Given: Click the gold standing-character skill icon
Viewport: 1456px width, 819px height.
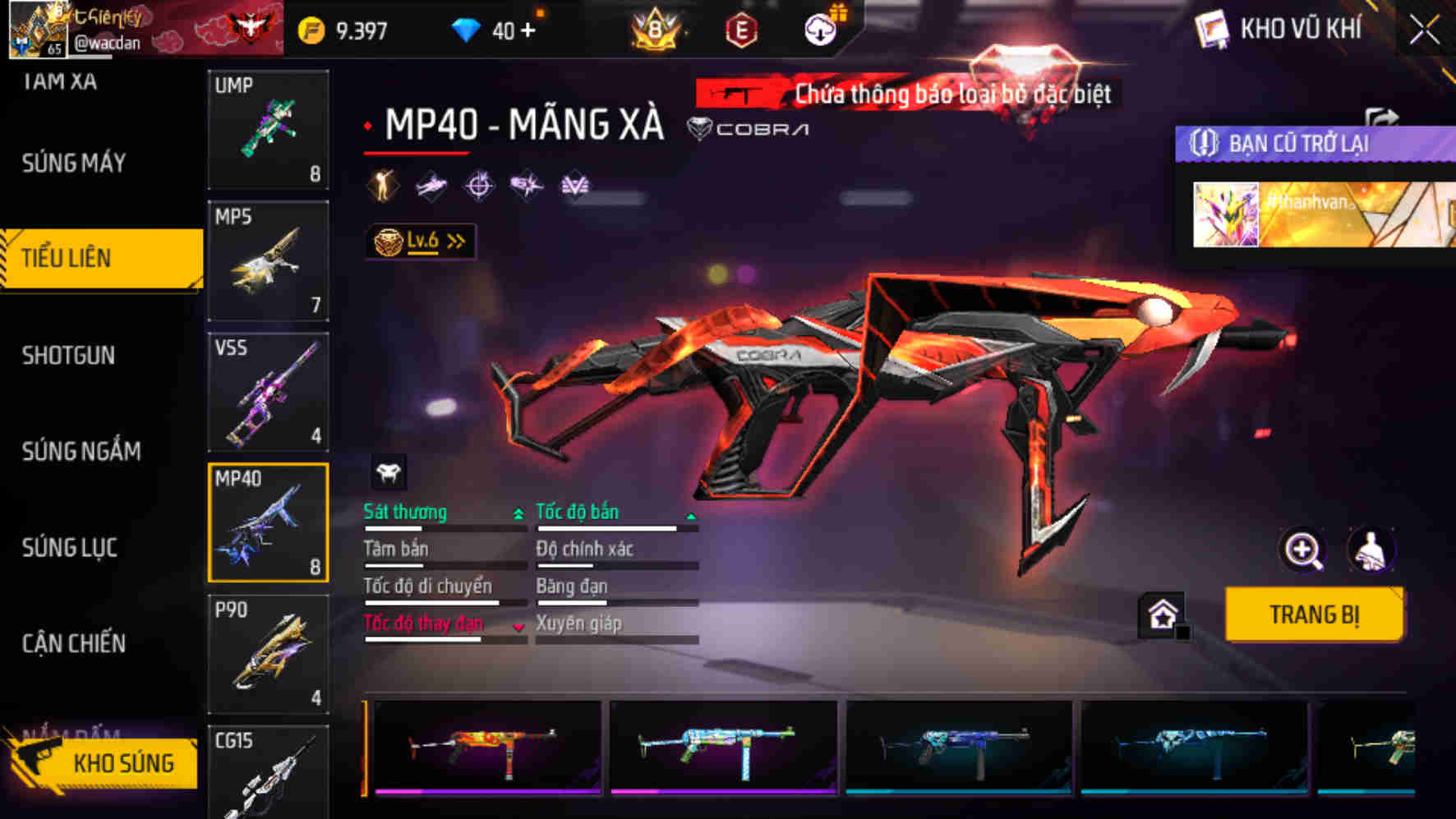Looking at the screenshot, I should click(382, 186).
